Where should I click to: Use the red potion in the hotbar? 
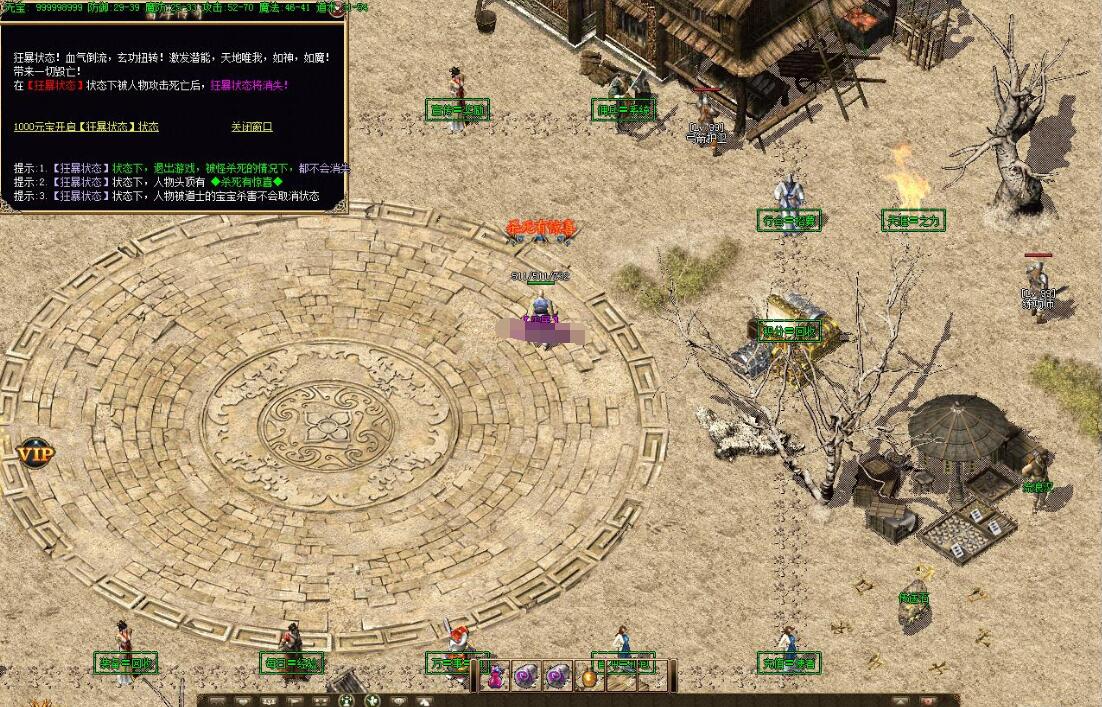coord(495,677)
